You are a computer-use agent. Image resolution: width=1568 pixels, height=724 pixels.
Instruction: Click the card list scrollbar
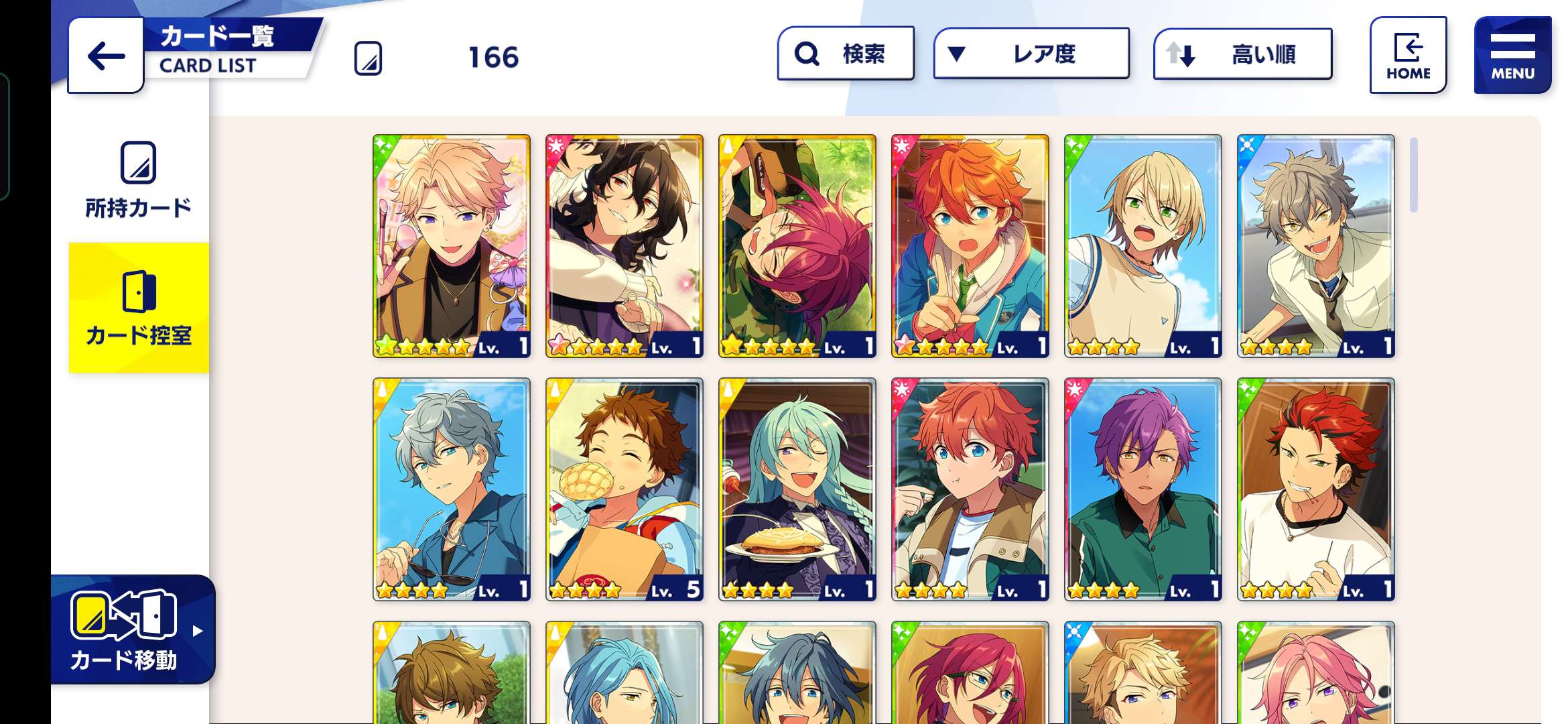[1413, 176]
